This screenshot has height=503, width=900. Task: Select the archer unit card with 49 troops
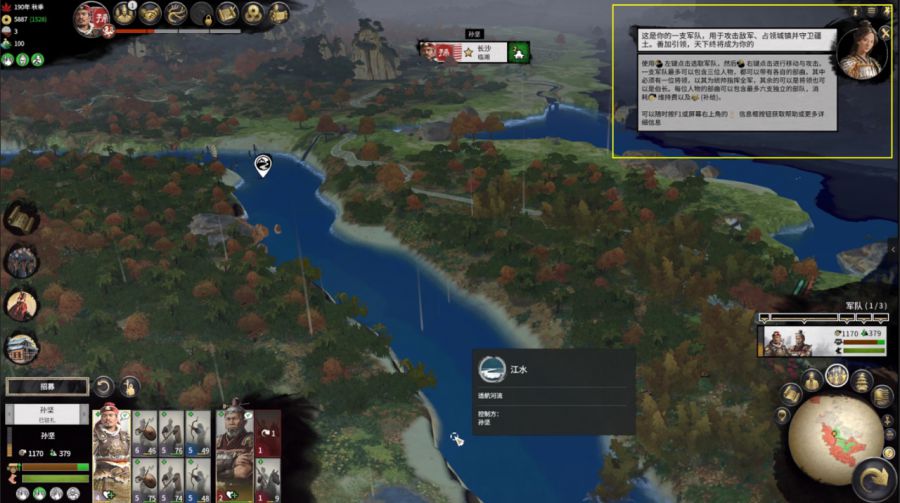[x=198, y=432]
